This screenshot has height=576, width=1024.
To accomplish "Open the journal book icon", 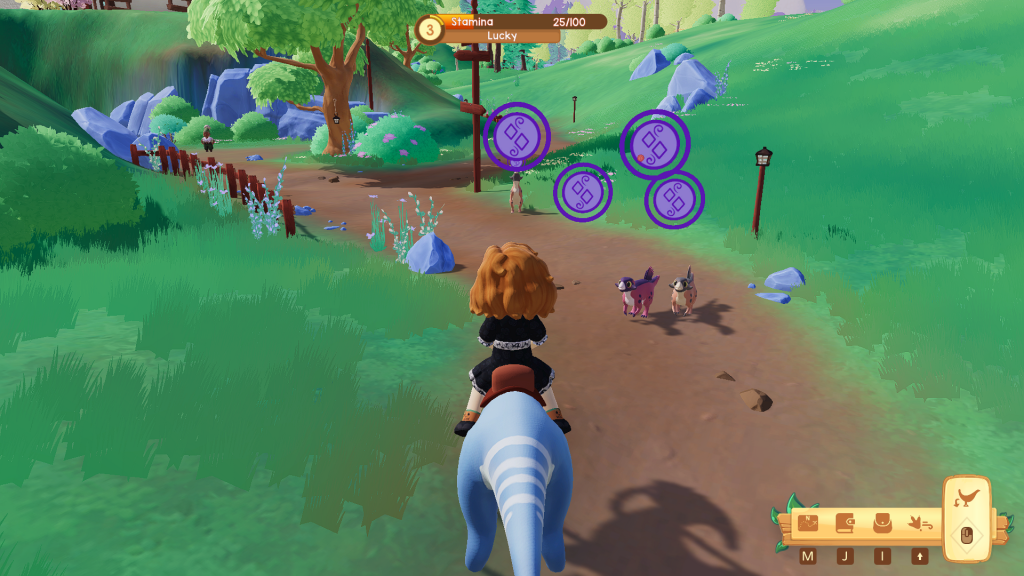I will click(x=845, y=524).
